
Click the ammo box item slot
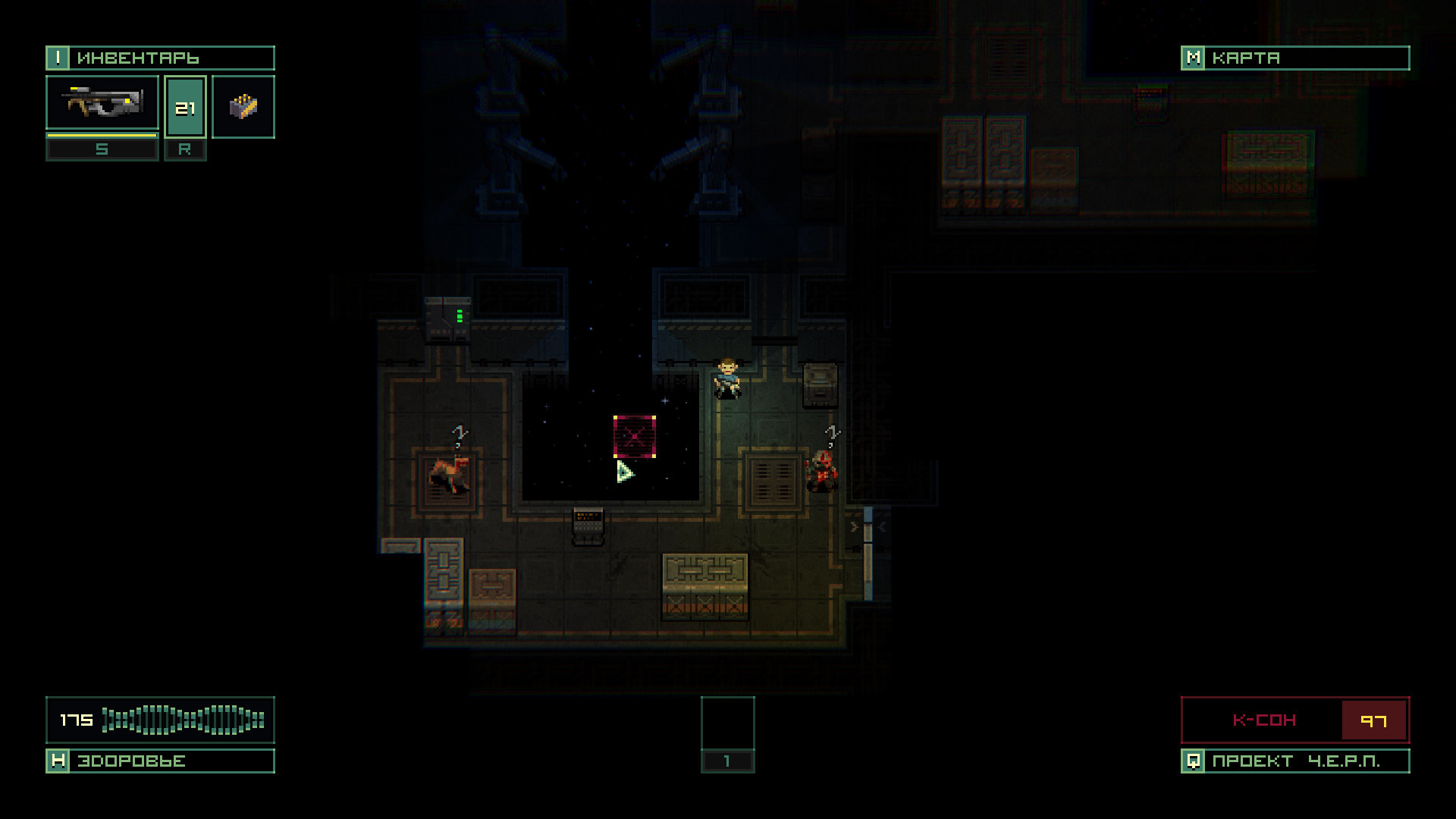tap(243, 107)
